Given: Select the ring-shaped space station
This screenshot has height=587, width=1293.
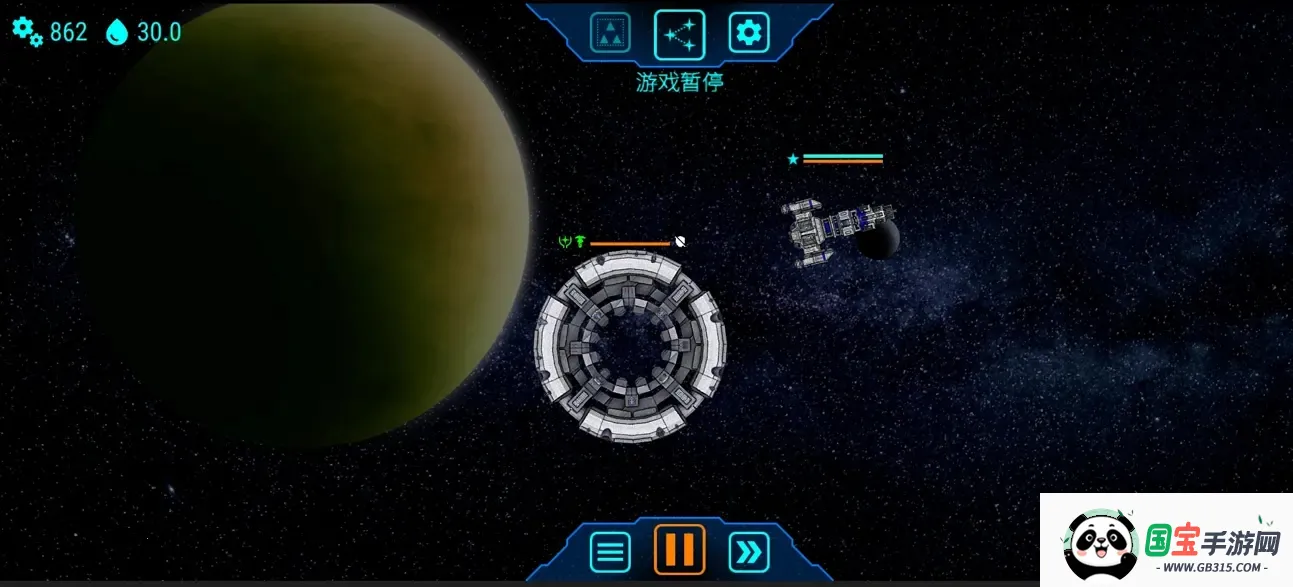Looking at the screenshot, I should 630,346.
